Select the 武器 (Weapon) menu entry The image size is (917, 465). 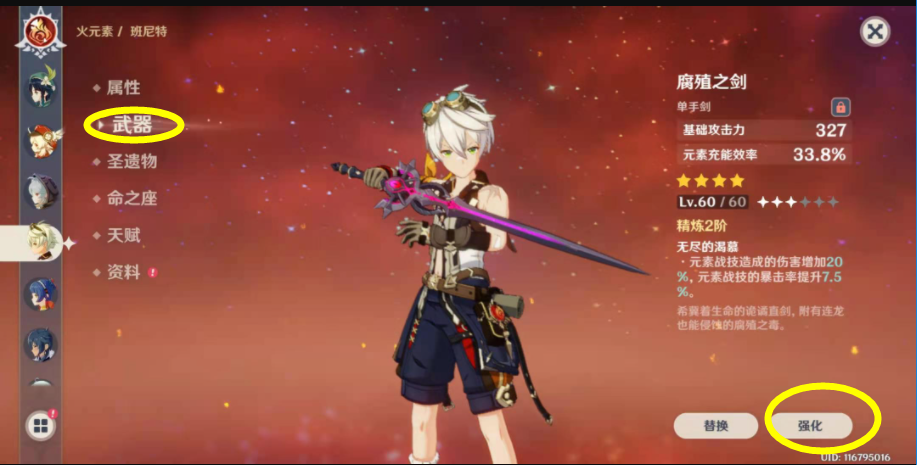(132, 125)
